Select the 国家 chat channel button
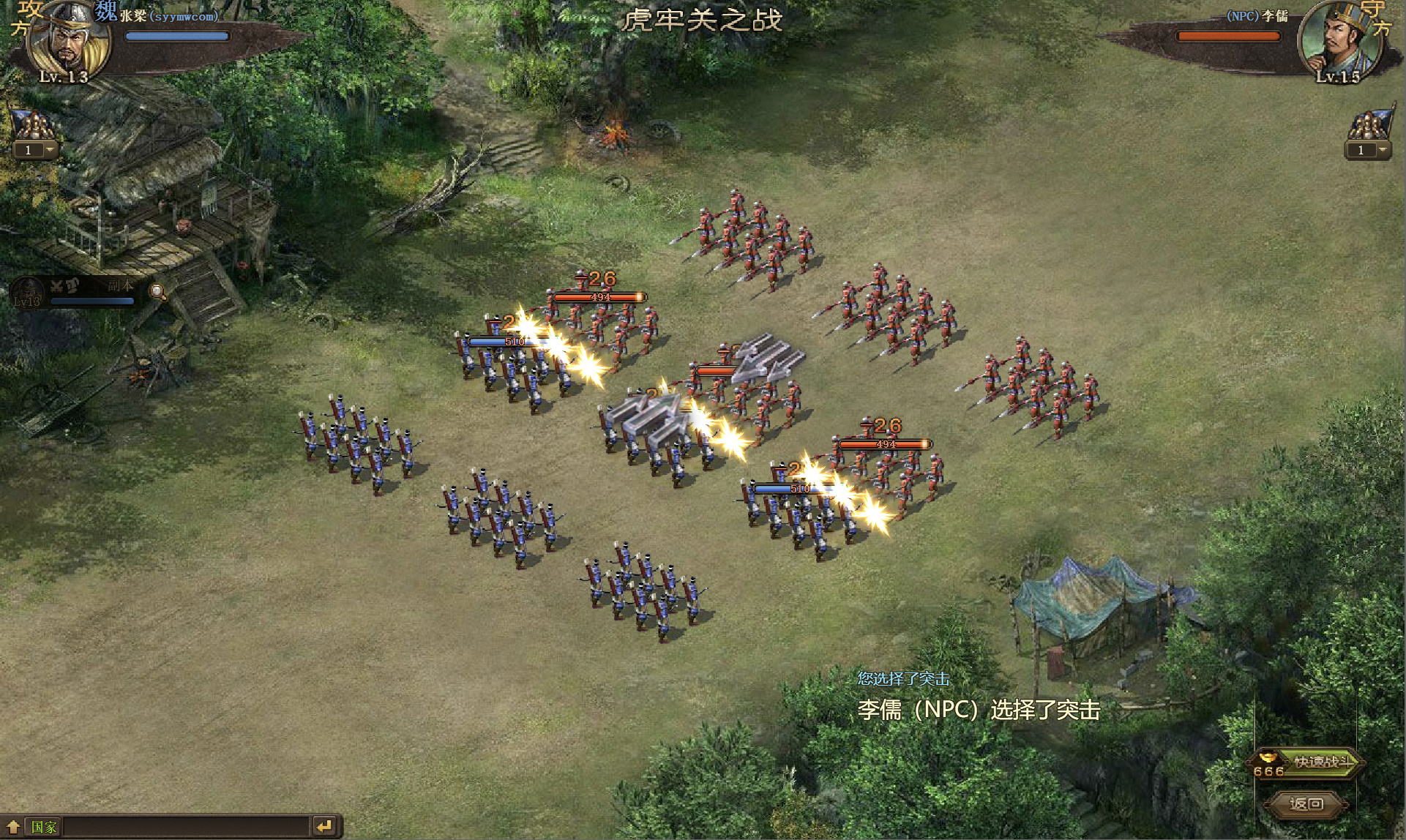The width and height of the screenshot is (1406, 840). [x=43, y=827]
